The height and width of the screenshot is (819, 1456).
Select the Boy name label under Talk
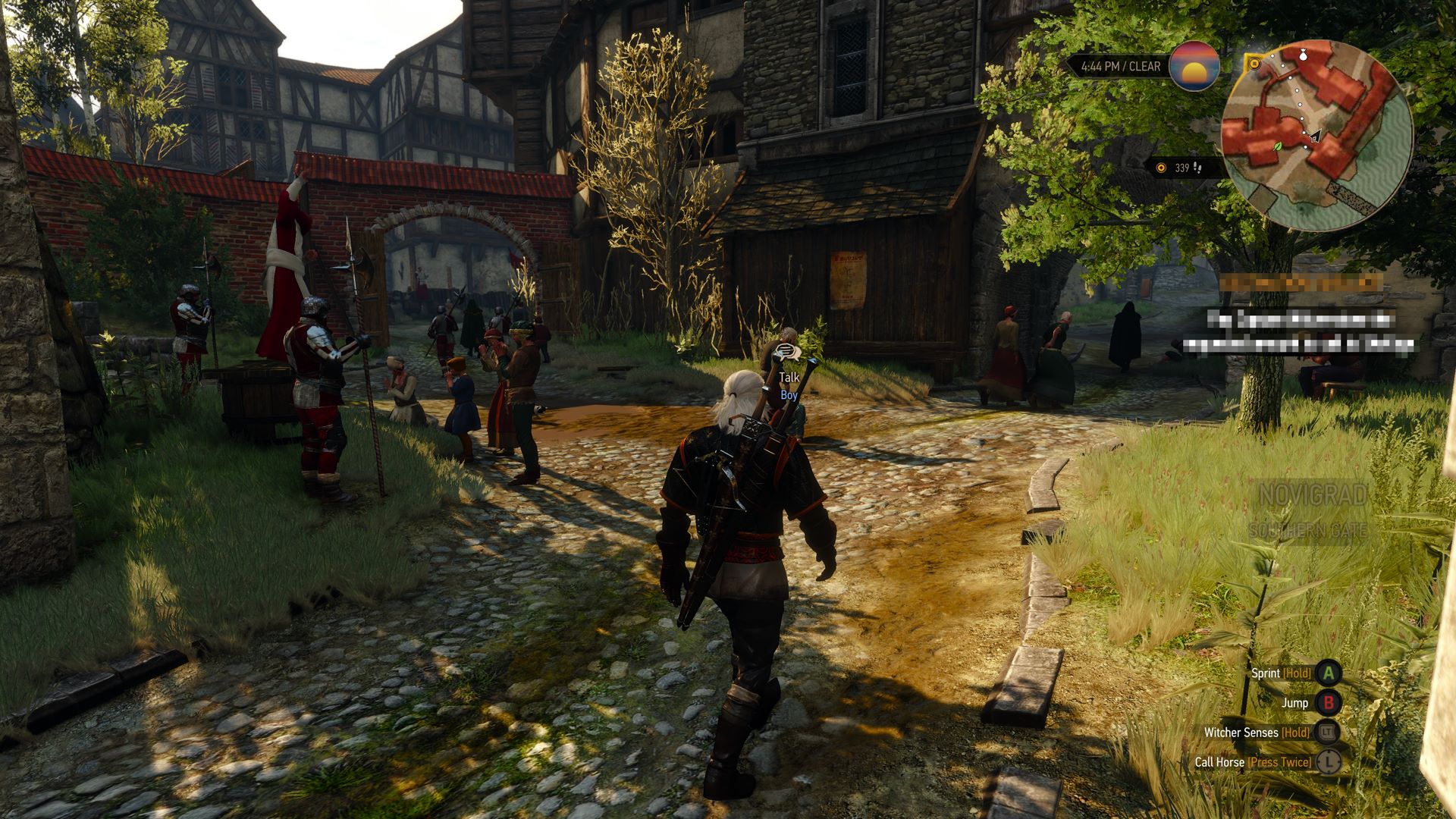(789, 396)
